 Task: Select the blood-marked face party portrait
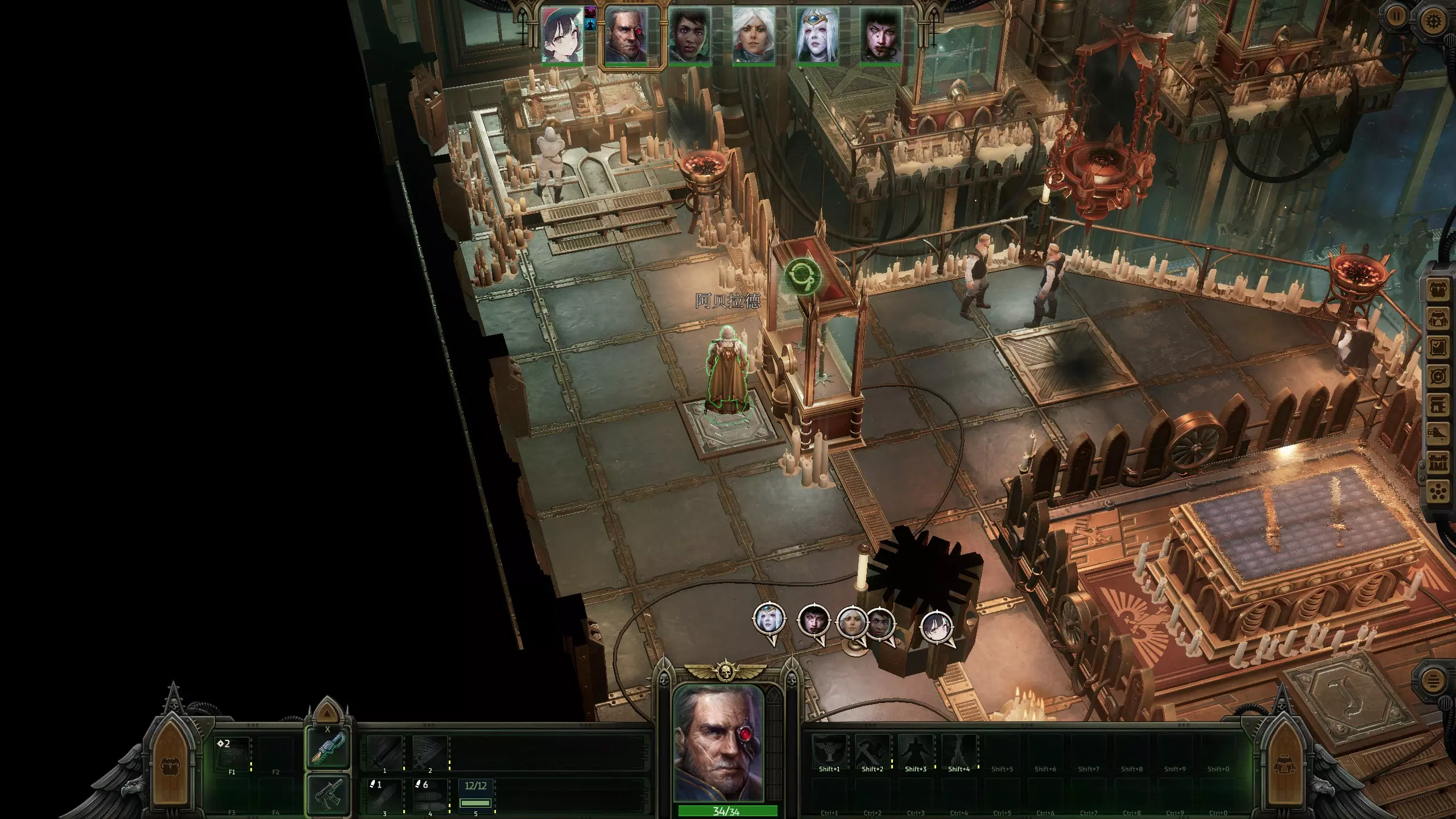point(880,34)
